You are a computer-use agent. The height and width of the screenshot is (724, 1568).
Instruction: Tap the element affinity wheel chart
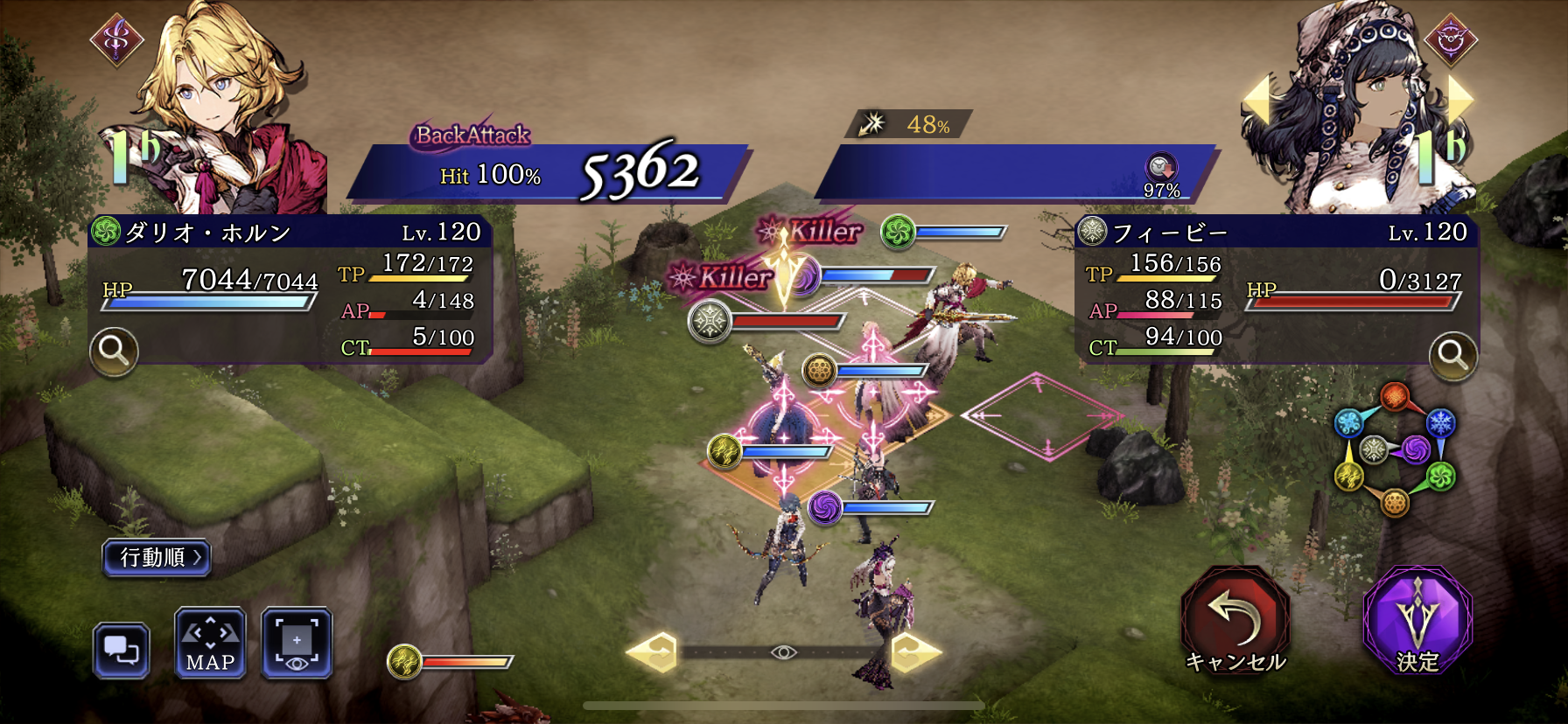pyautogui.click(x=1393, y=450)
